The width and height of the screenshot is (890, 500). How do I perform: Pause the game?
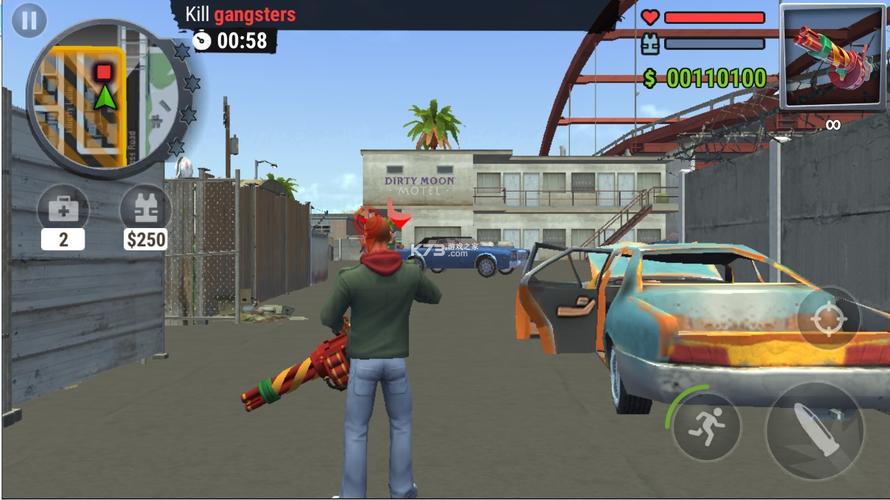[x=30, y=20]
